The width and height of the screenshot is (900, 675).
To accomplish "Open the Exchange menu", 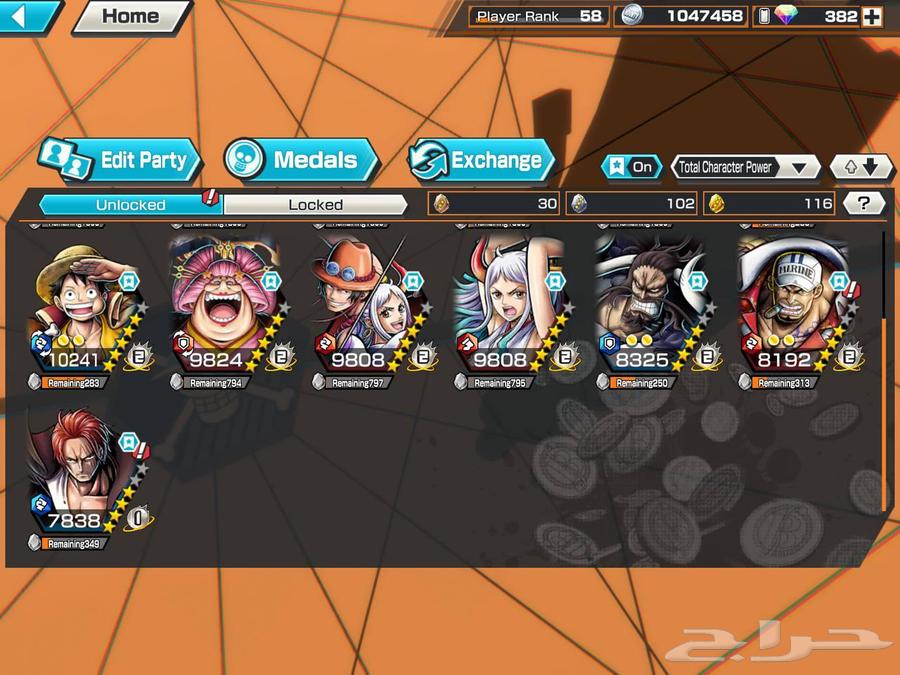I will [x=482, y=160].
